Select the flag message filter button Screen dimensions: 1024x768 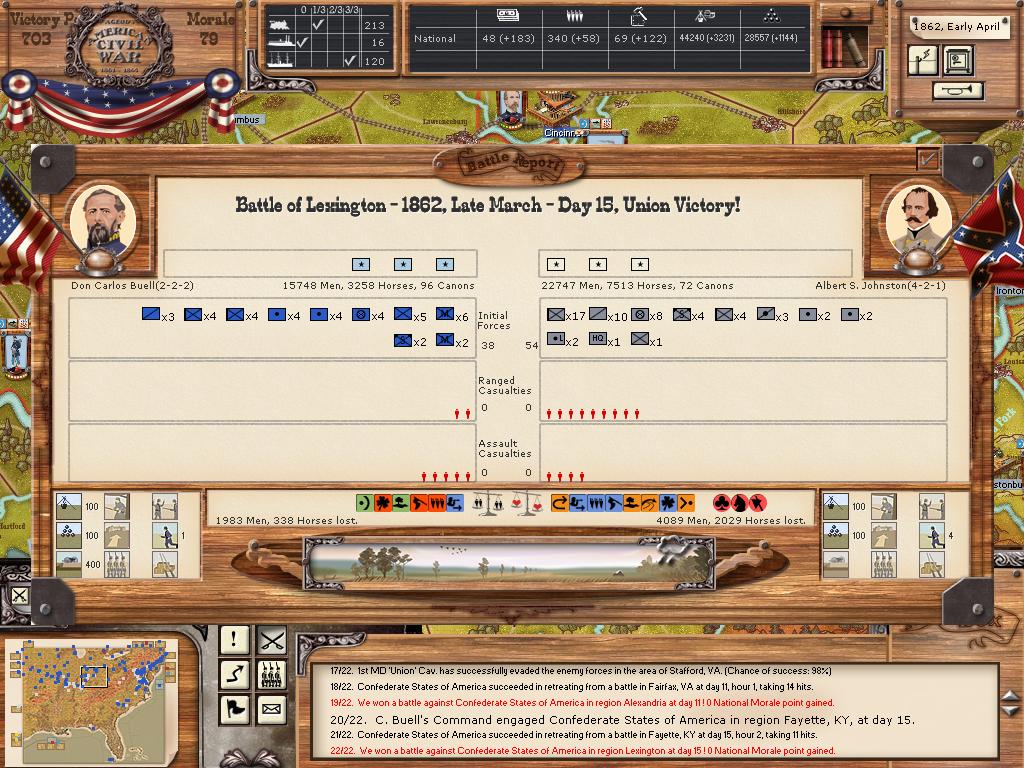tap(235, 709)
